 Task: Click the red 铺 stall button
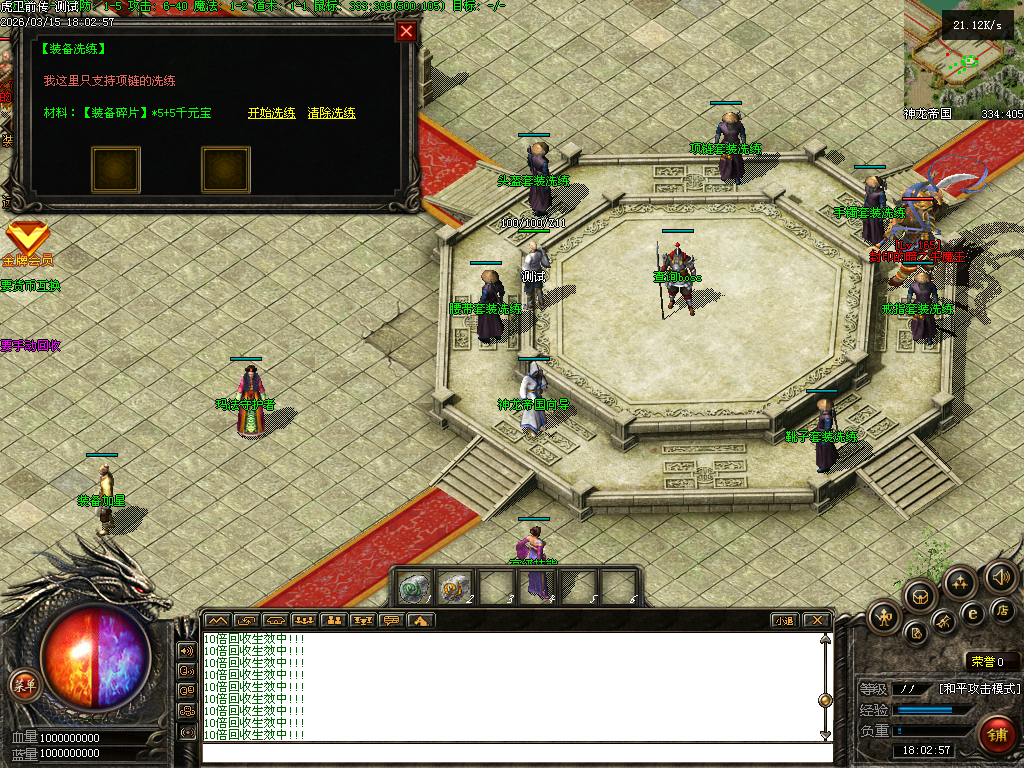tap(996, 735)
